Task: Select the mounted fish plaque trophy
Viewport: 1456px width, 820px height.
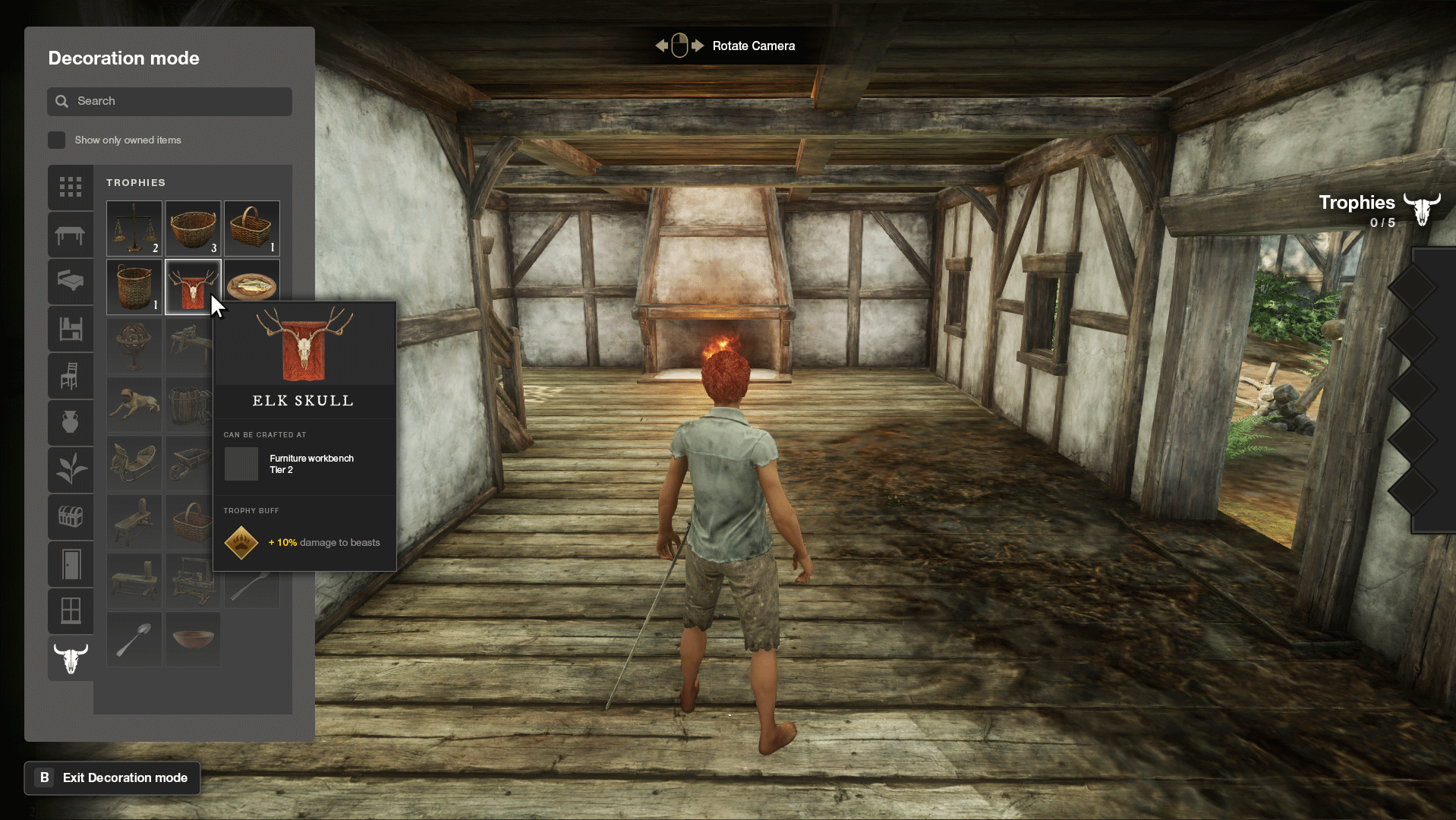Action: pos(251,282)
